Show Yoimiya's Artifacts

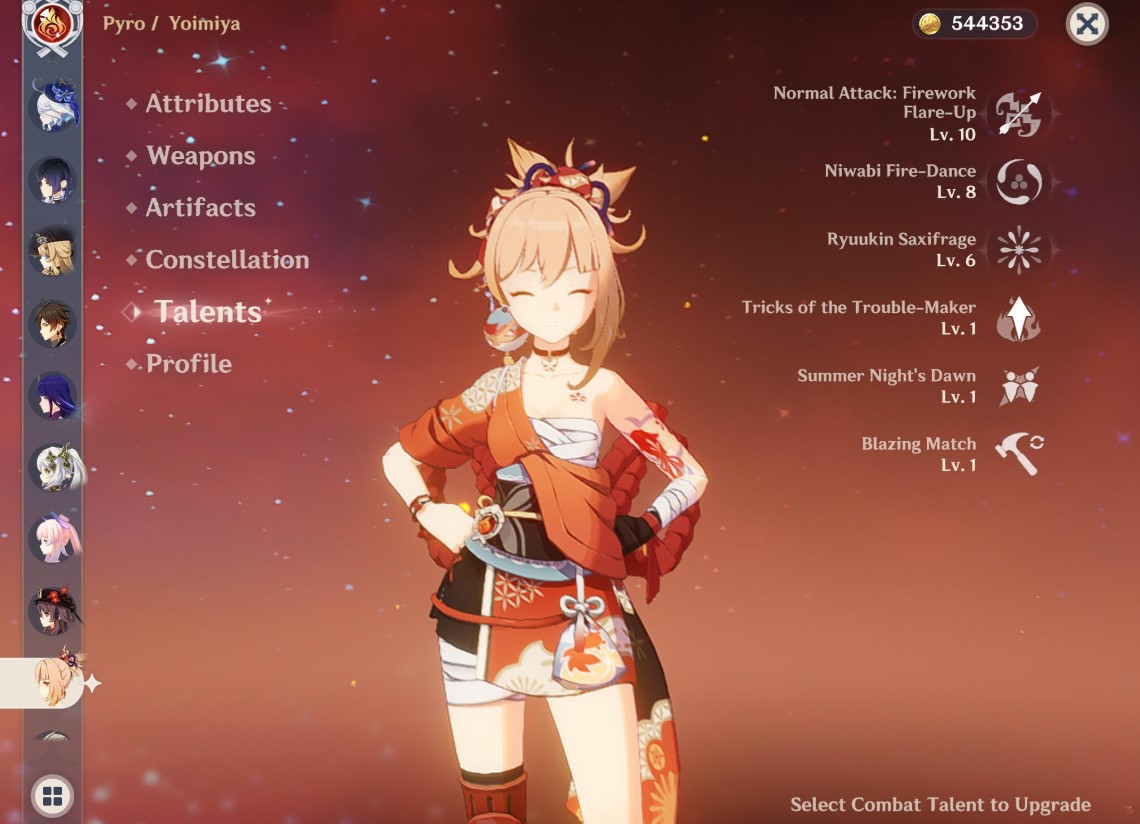[x=200, y=208]
